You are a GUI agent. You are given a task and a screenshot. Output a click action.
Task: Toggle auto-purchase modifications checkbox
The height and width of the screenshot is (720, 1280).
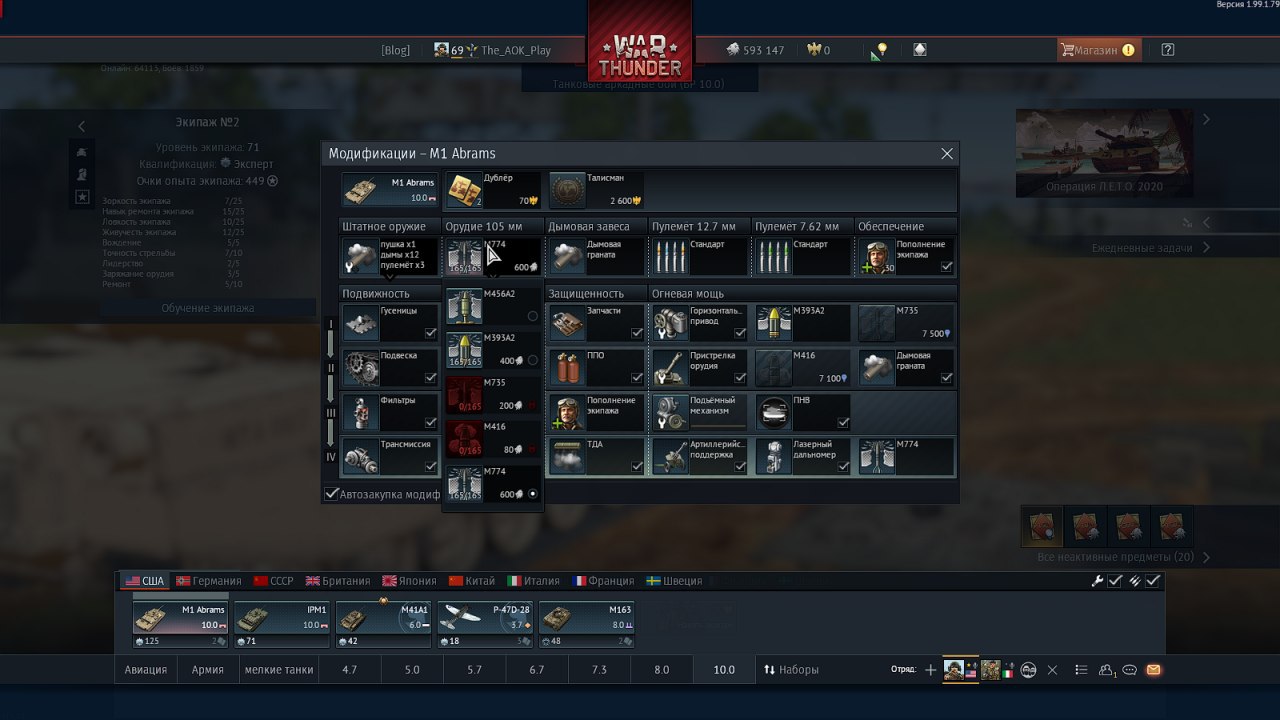[332, 494]
